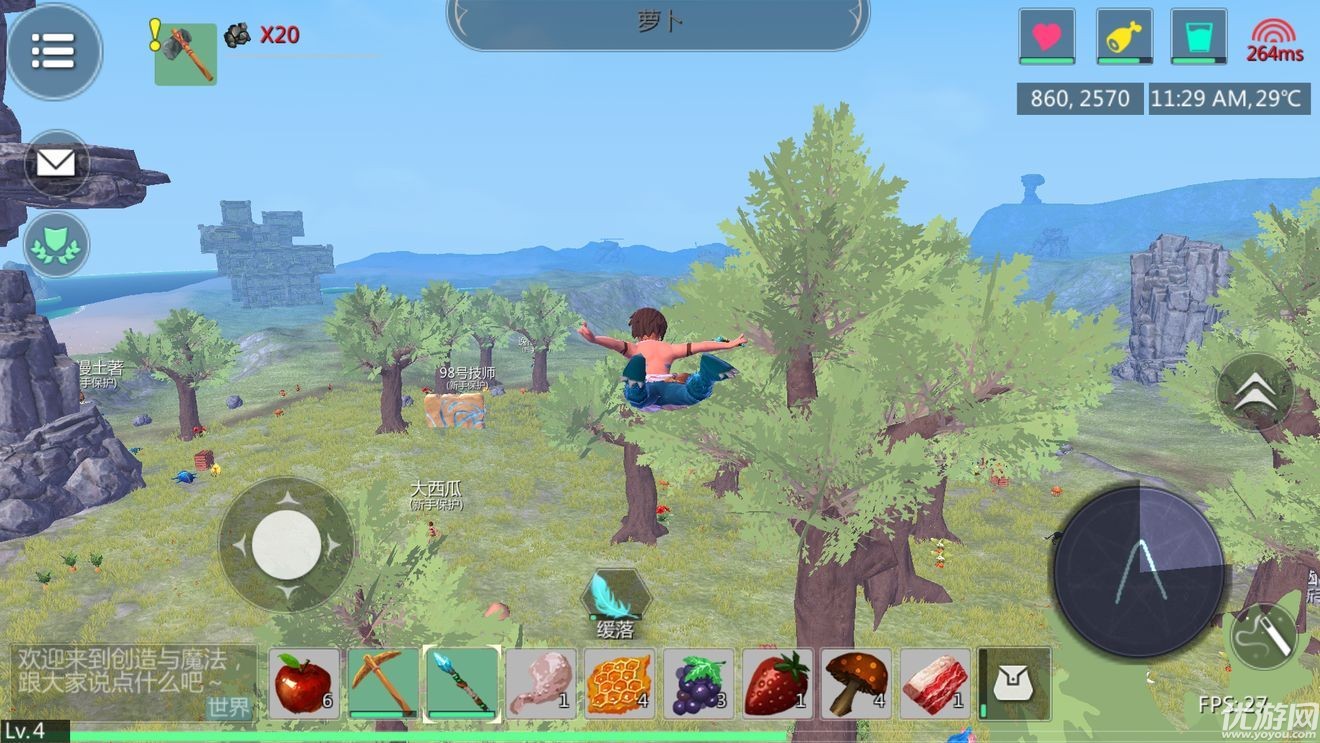
Task: Select the red apple hotbar slot
Action: pos(302,683)
